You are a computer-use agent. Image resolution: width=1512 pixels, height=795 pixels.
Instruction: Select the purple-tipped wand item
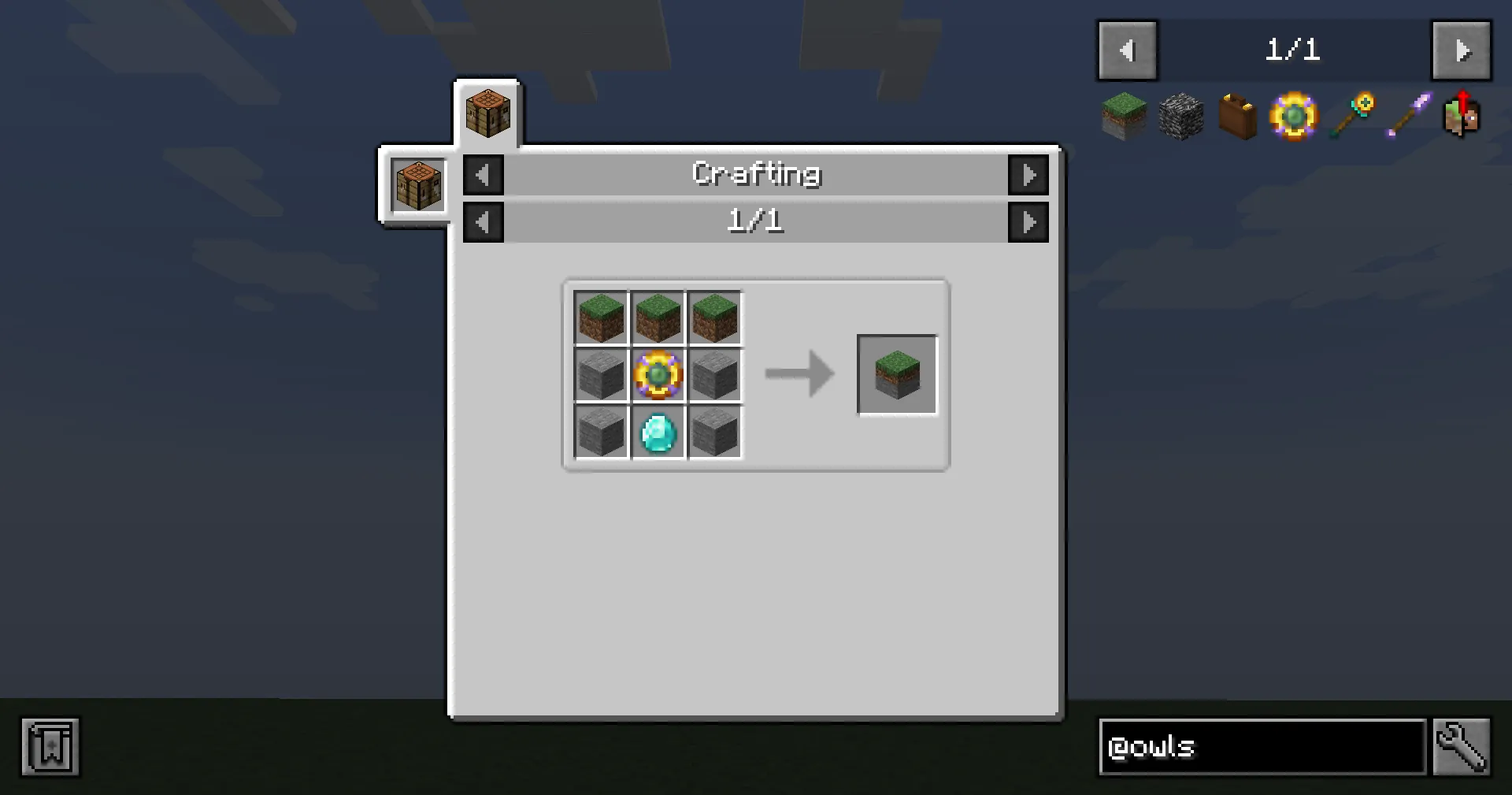point(1407,117)
